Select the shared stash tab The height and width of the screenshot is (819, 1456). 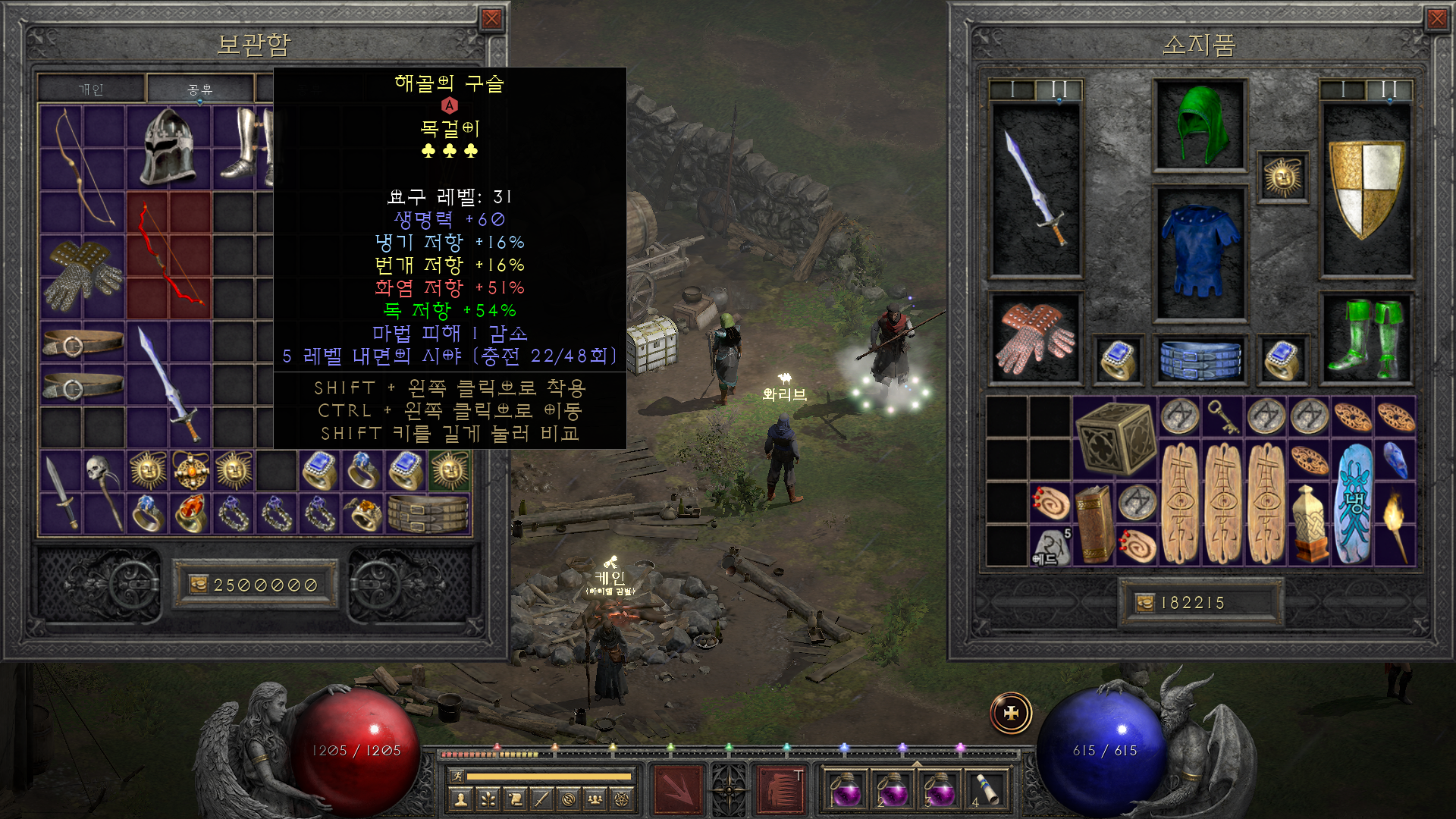pyautogui.click(x=200, y=89)
